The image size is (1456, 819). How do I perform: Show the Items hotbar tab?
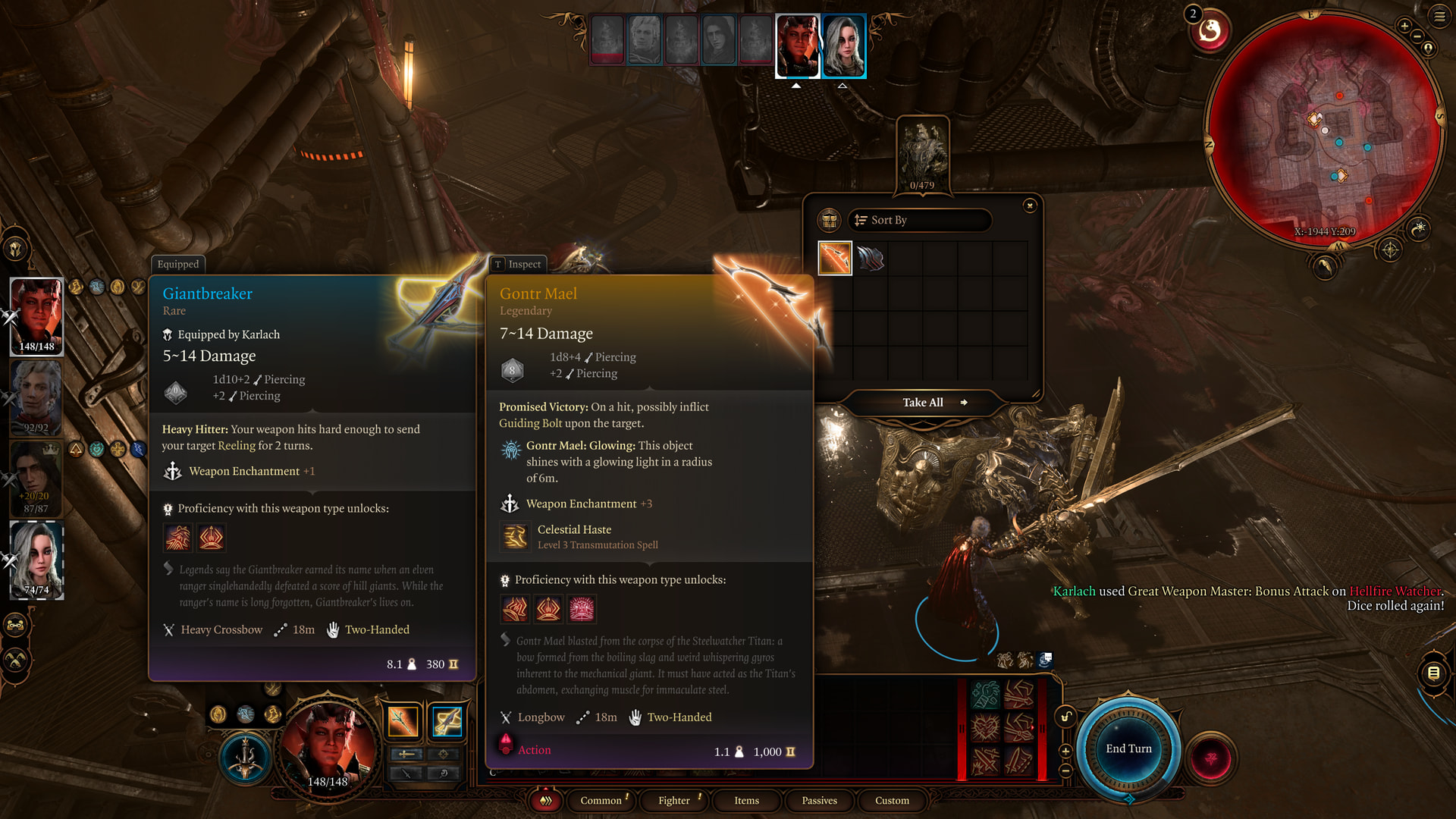(746, 801)
